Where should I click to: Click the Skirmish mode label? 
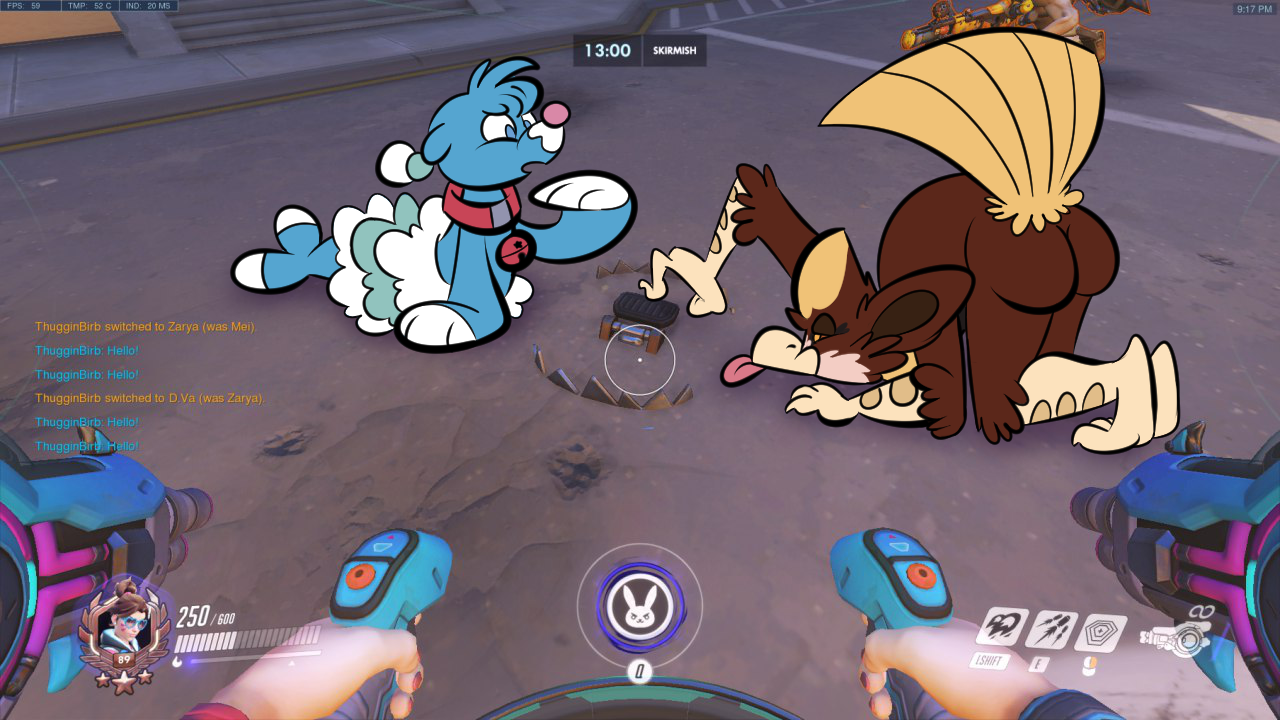coord(675,51)
